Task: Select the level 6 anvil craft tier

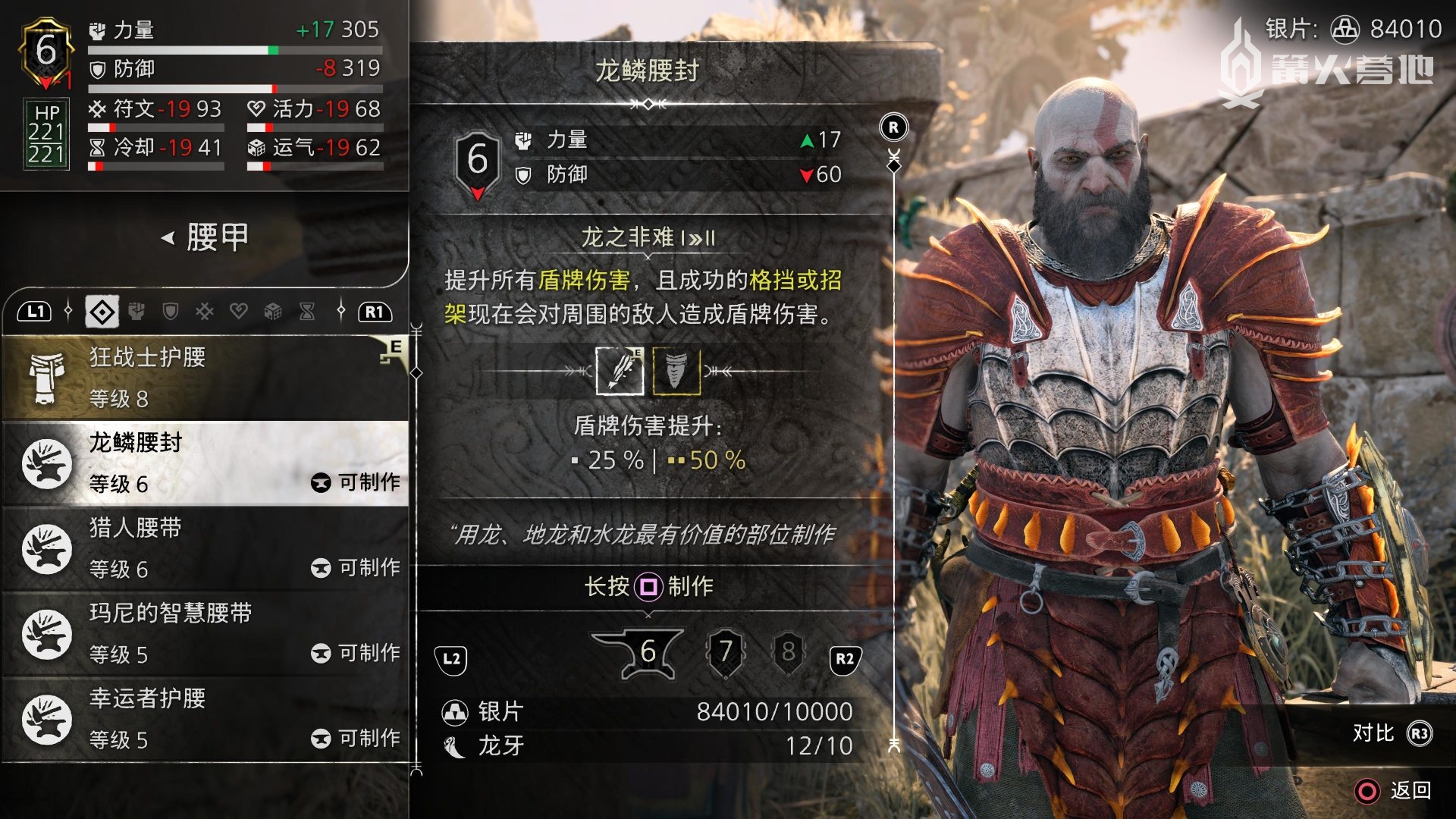Action: [645, 652]
